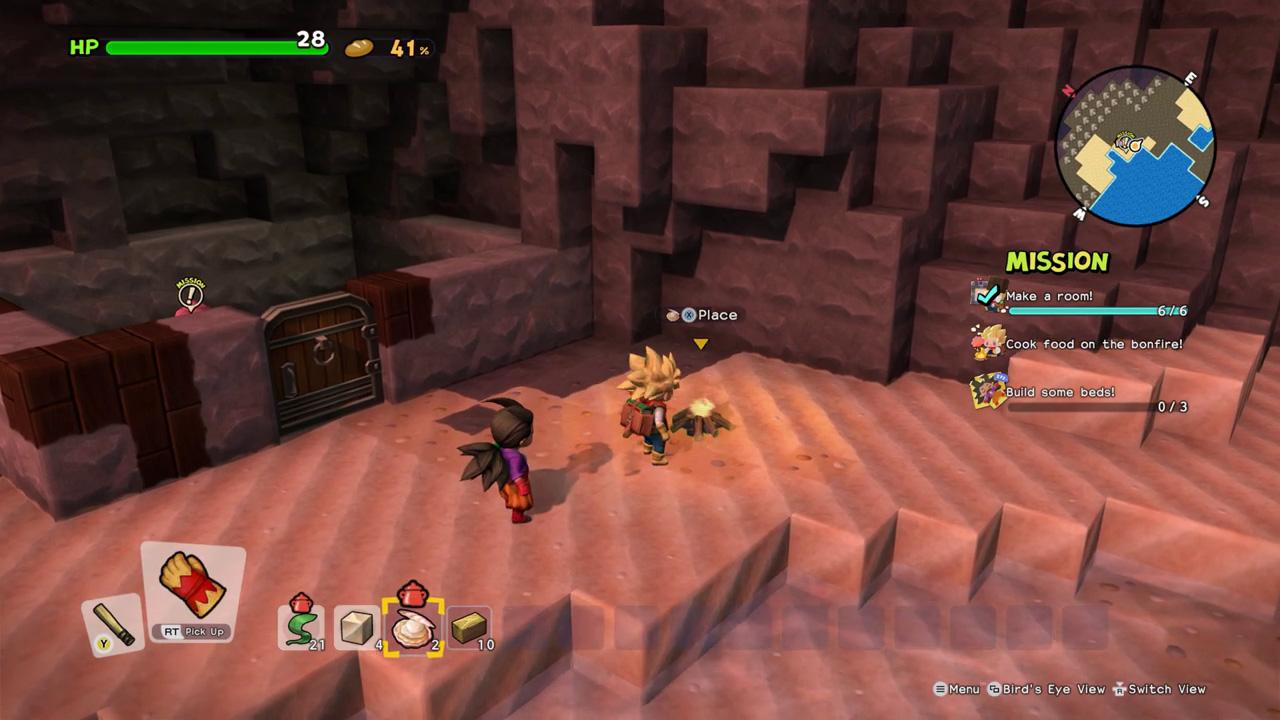Open the Menu
Image resolution: width=1280 pixels, height=720 pixels.
[957, 689]
